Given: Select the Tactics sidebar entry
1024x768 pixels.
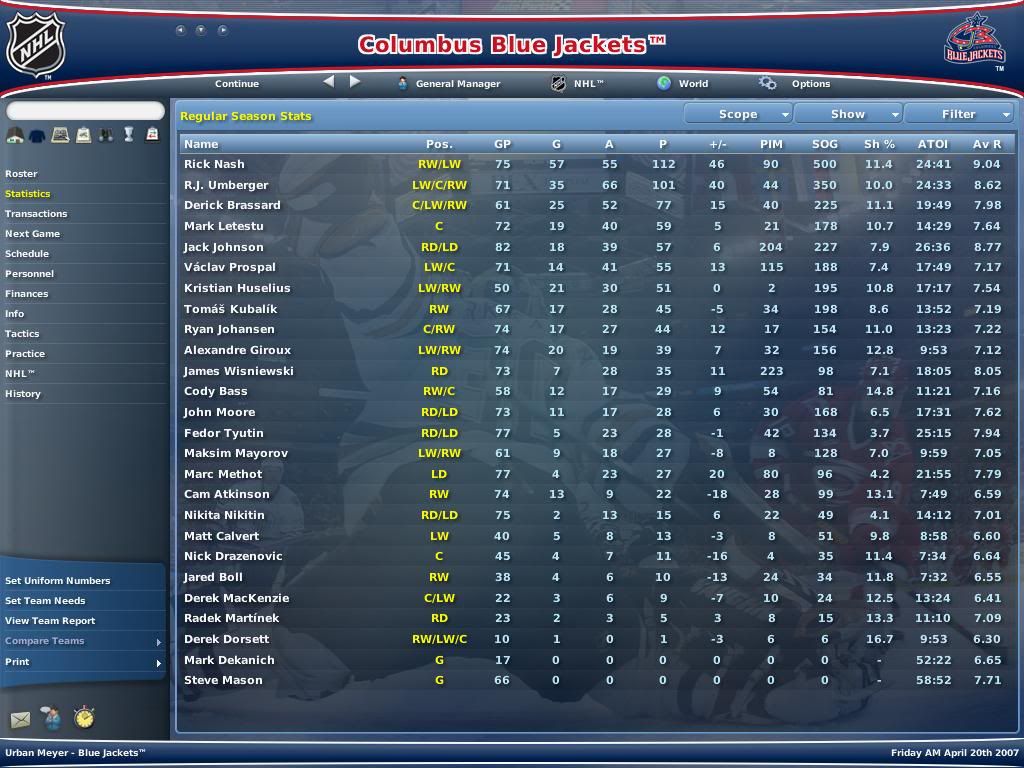Looking at the screenshot, I should click(x=22, y=334).
